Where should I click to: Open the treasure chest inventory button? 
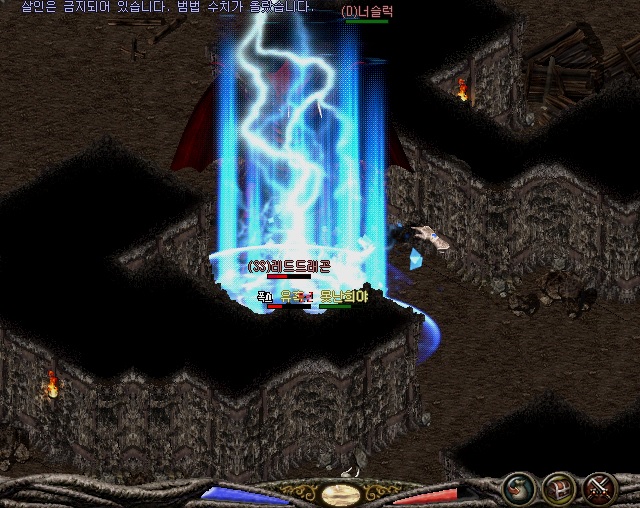click(558, 489)
